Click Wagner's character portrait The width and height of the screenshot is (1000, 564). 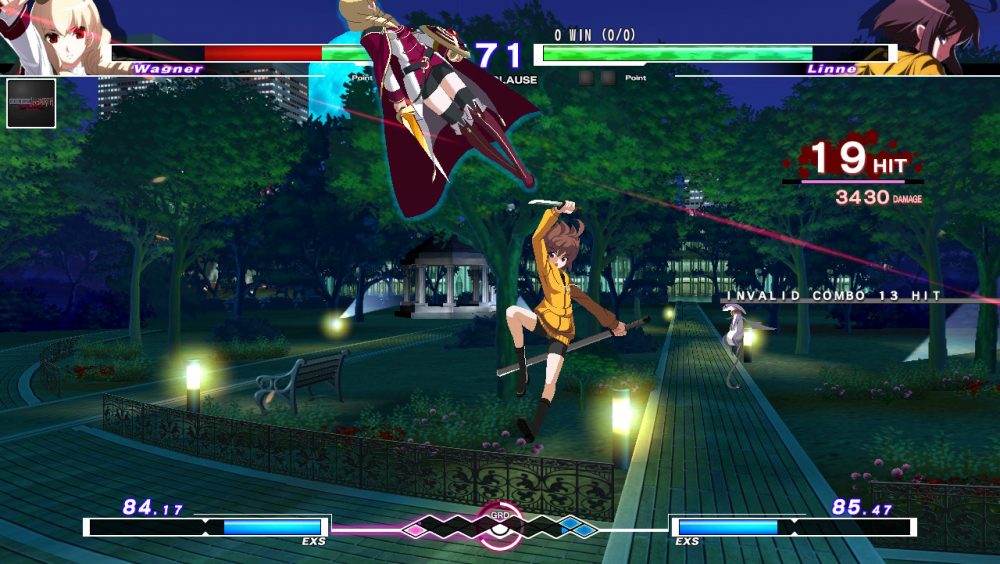50,35
